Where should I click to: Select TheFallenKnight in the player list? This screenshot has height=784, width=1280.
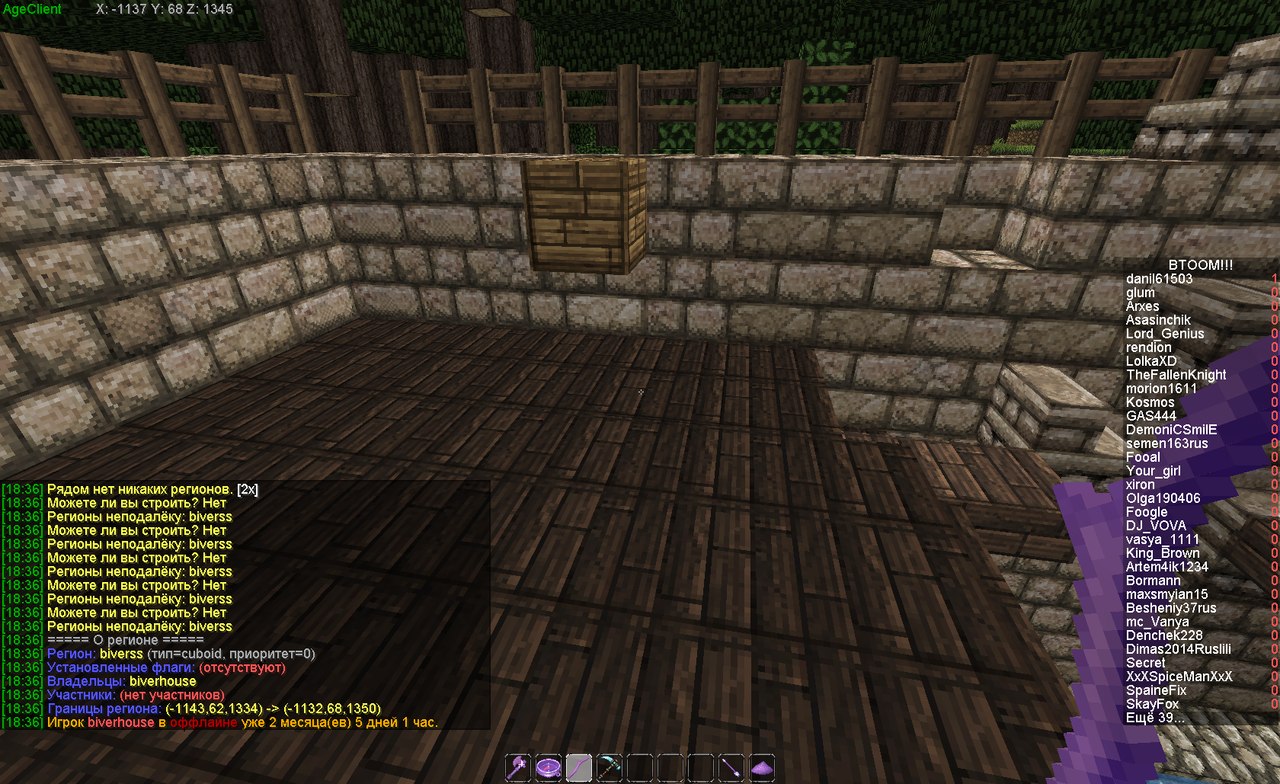(1176, 375)
